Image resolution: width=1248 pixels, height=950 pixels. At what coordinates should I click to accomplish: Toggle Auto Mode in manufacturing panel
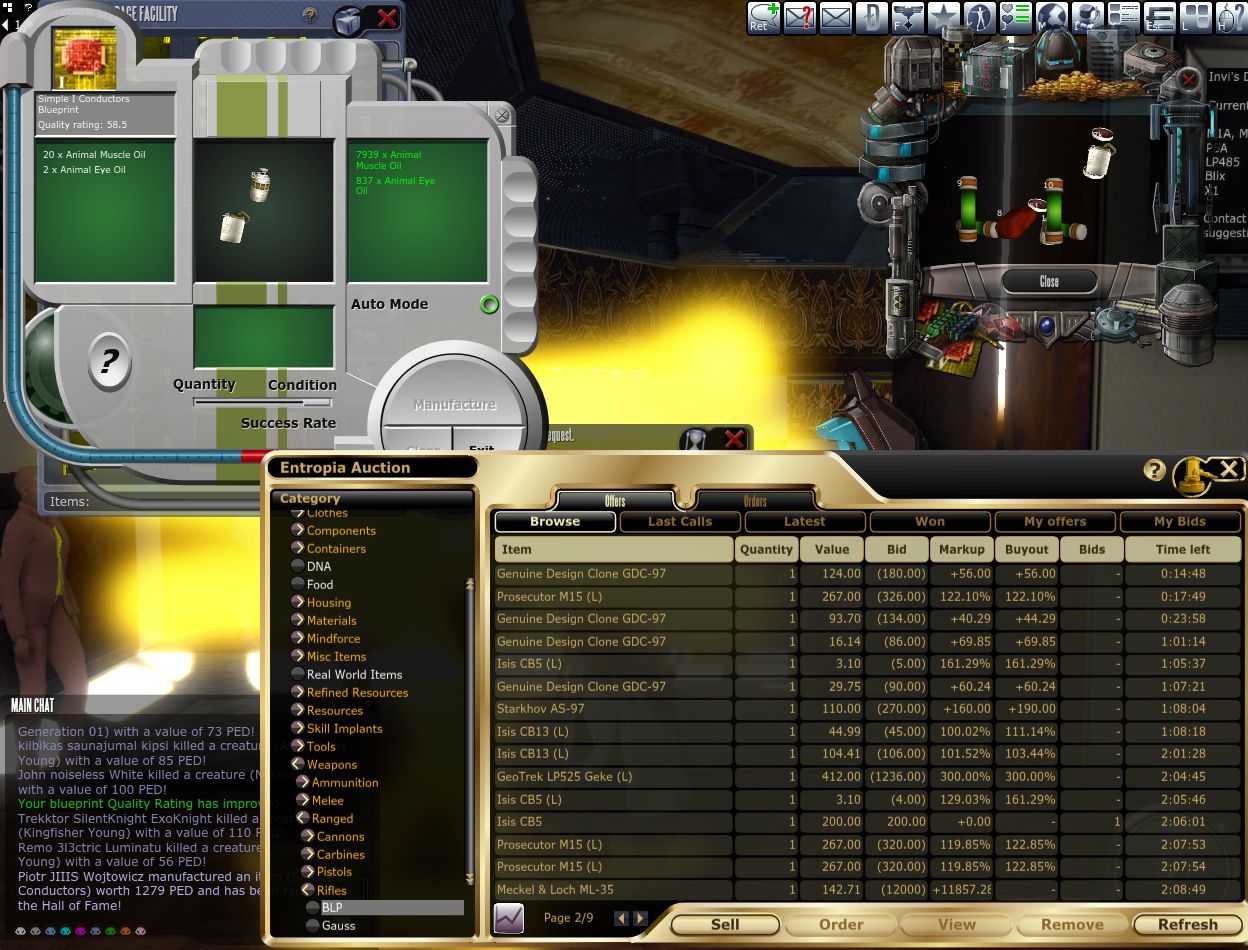[489, 305]
